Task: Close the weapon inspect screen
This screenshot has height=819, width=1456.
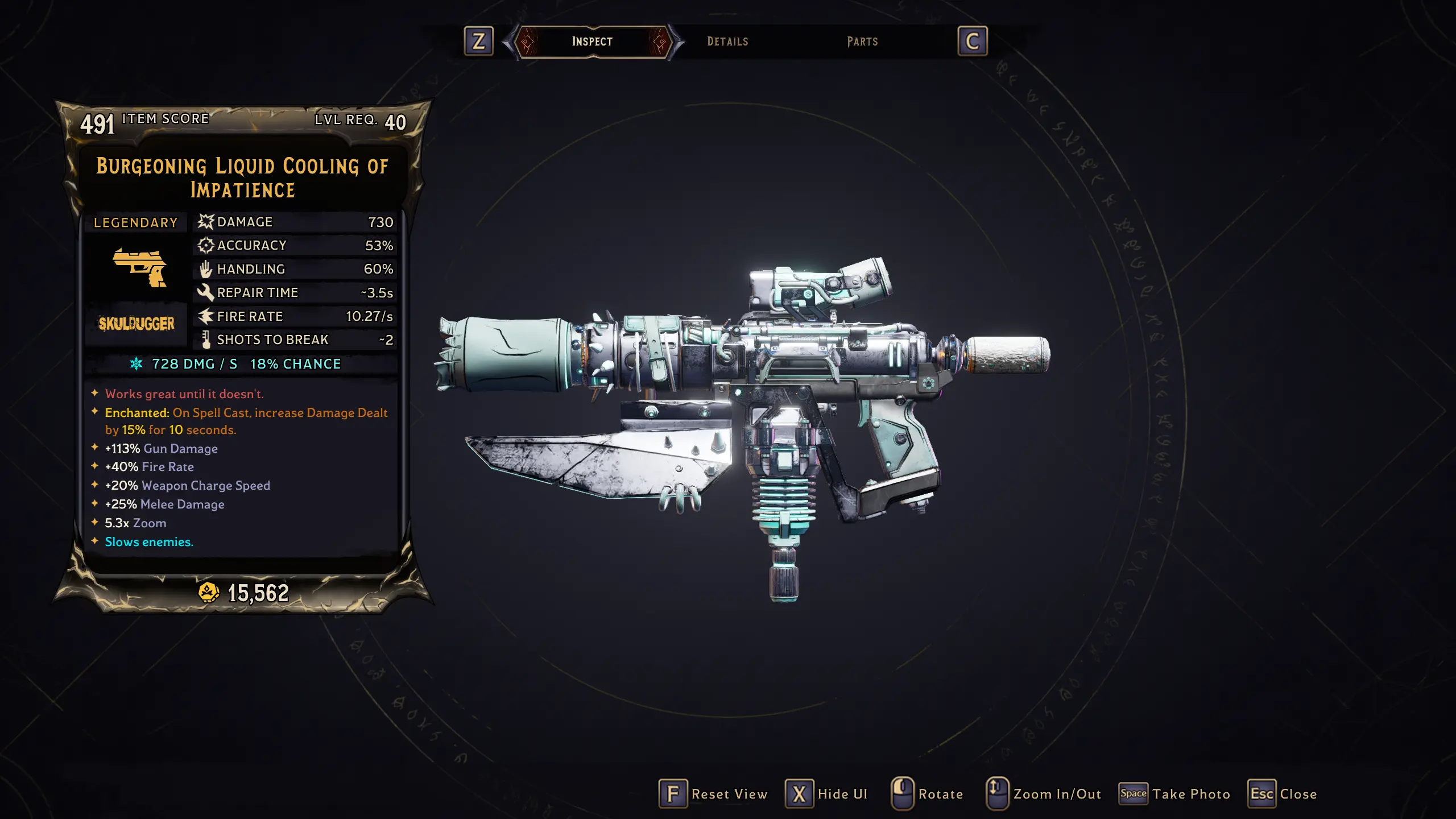Action: (x=1283, y=794)
